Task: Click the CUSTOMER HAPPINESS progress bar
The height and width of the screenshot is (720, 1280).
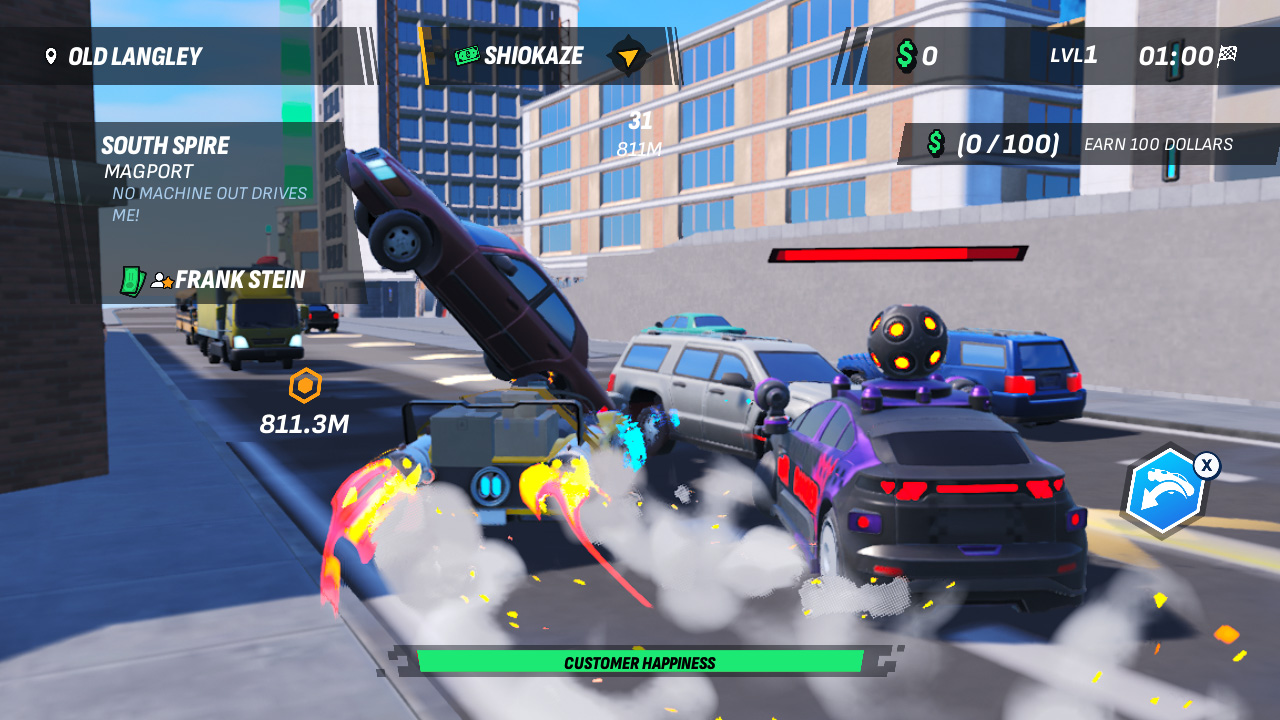Action: click(640, 662)
